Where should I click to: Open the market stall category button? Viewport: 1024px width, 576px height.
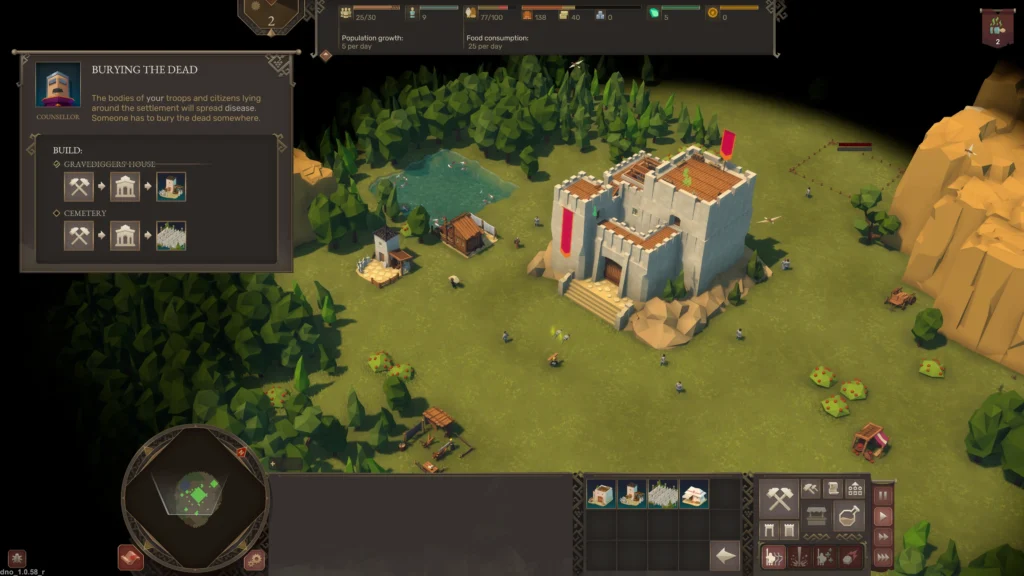coord(817,517)
